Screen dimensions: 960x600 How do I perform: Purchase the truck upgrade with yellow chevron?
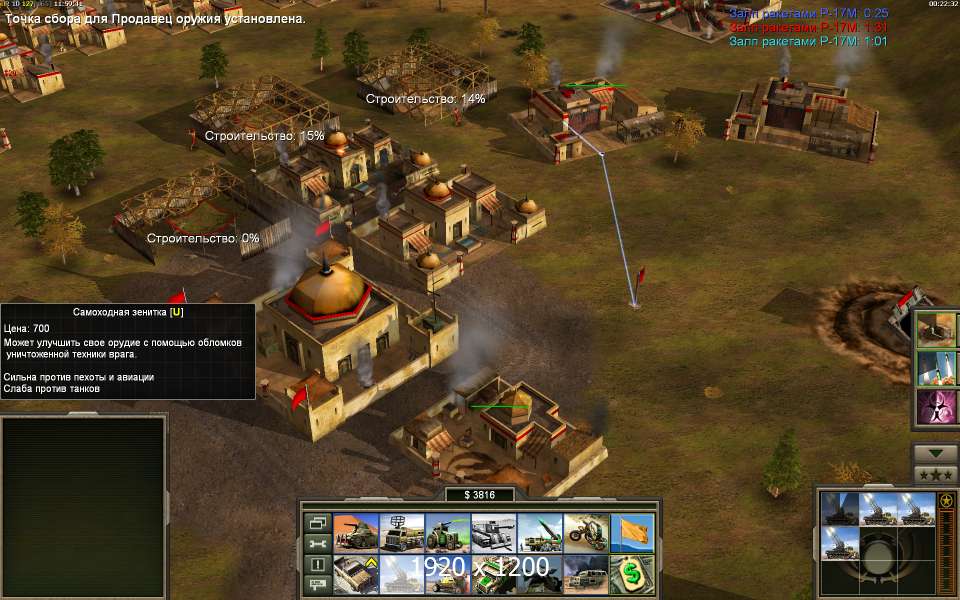(354, 574)
